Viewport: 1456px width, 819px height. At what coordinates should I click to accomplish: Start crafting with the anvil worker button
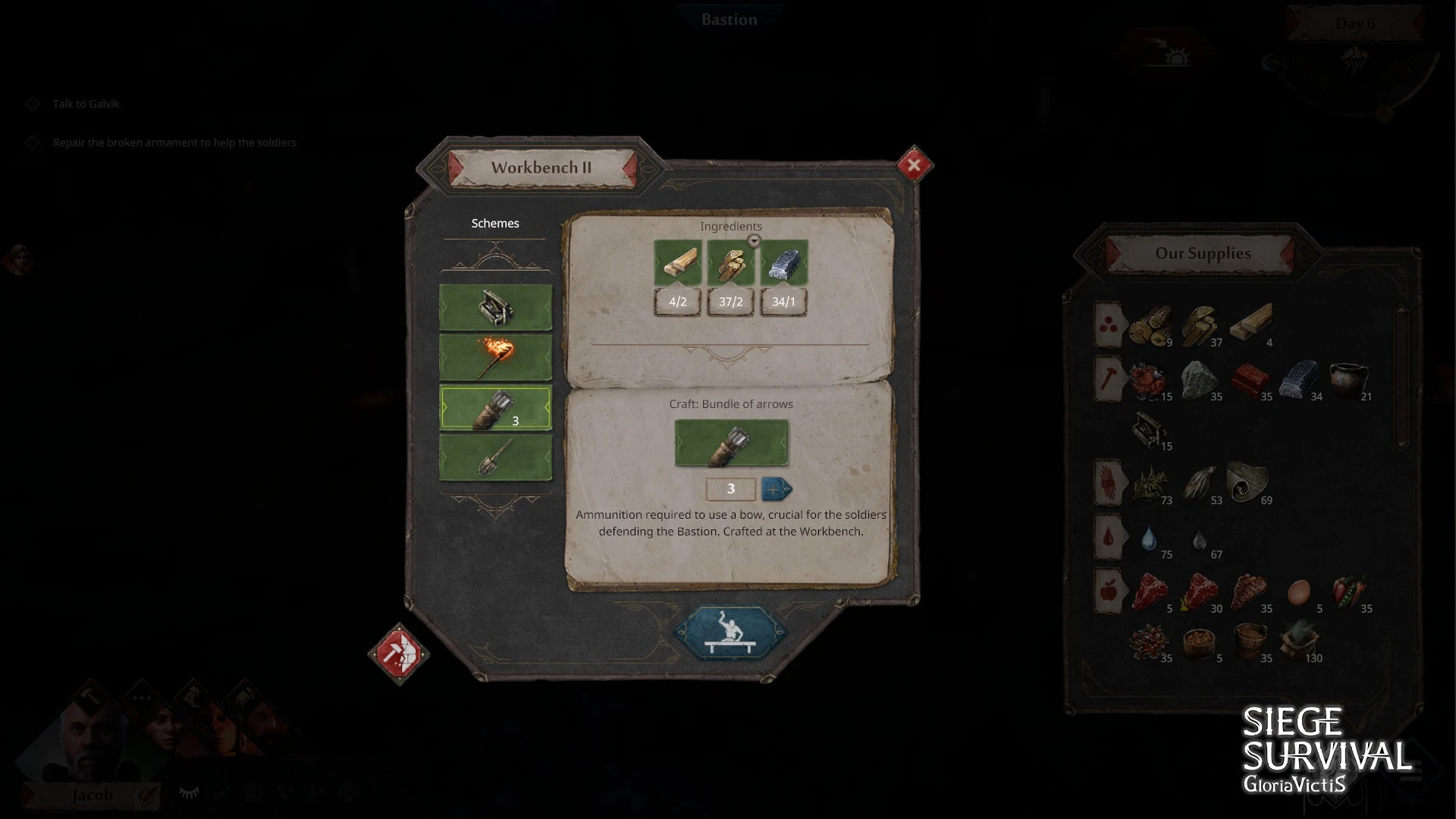pos(730,633)
